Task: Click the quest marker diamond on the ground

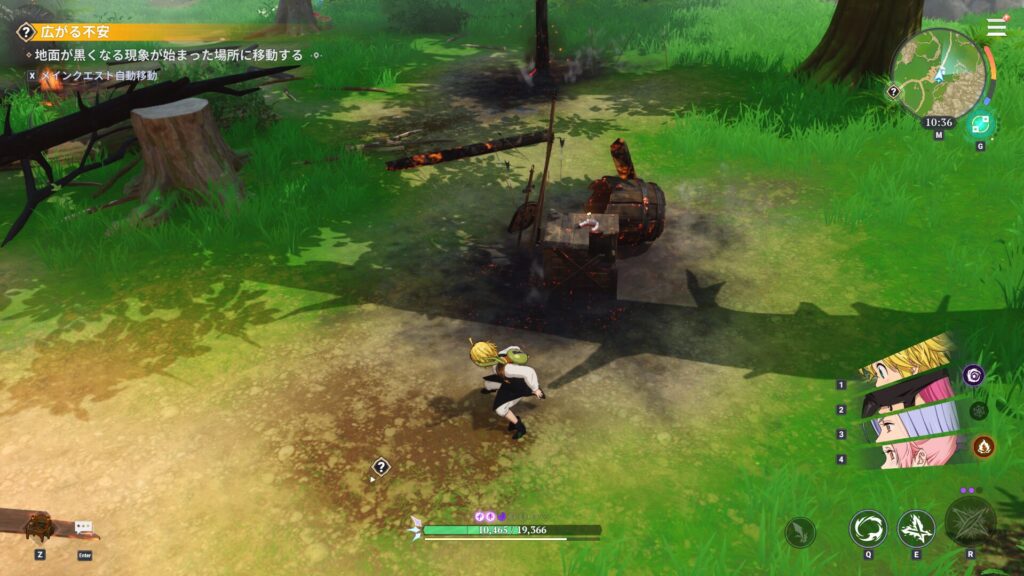Action: coord(381,466)
